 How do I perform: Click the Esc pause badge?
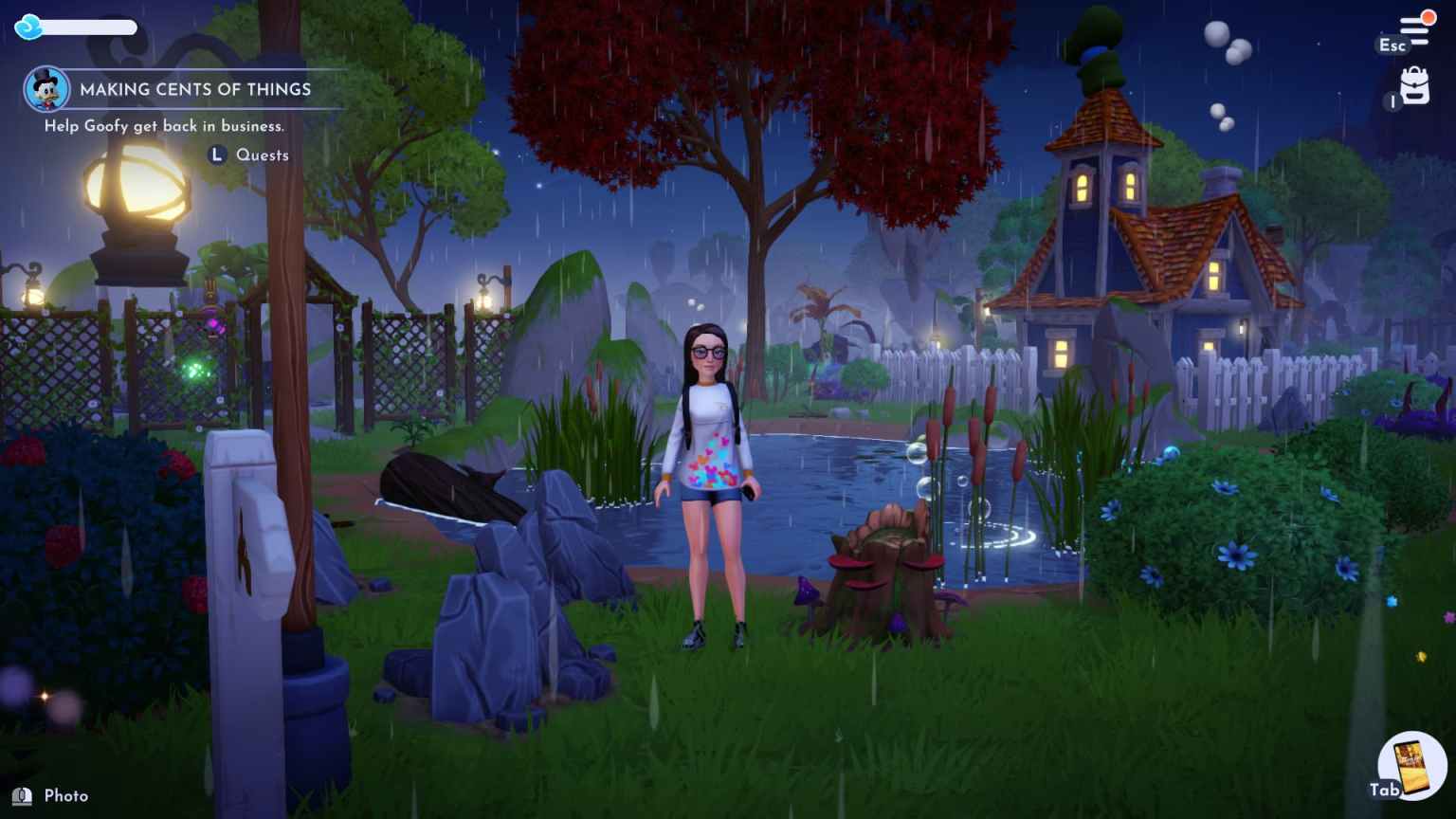1392,45
